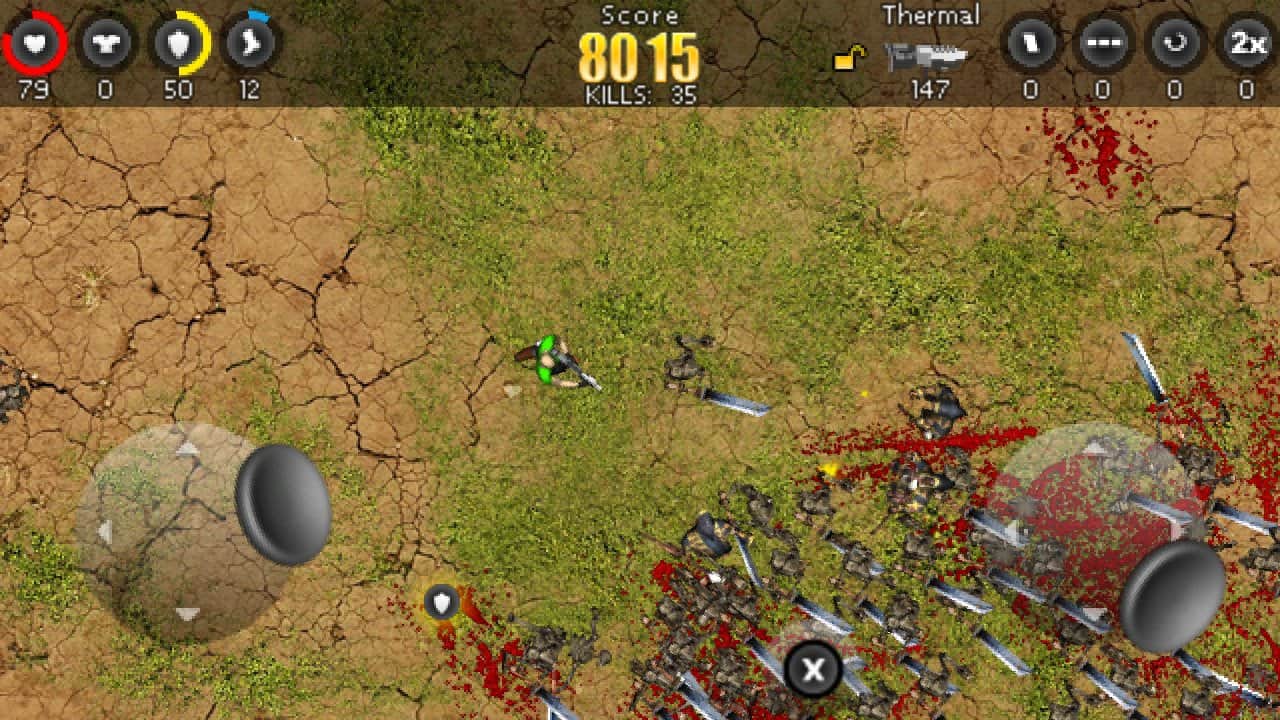Click the boot speed-boost timer icon
Image resolution: width=1280 pixels, height=720 pixels.
coord(249,42)
